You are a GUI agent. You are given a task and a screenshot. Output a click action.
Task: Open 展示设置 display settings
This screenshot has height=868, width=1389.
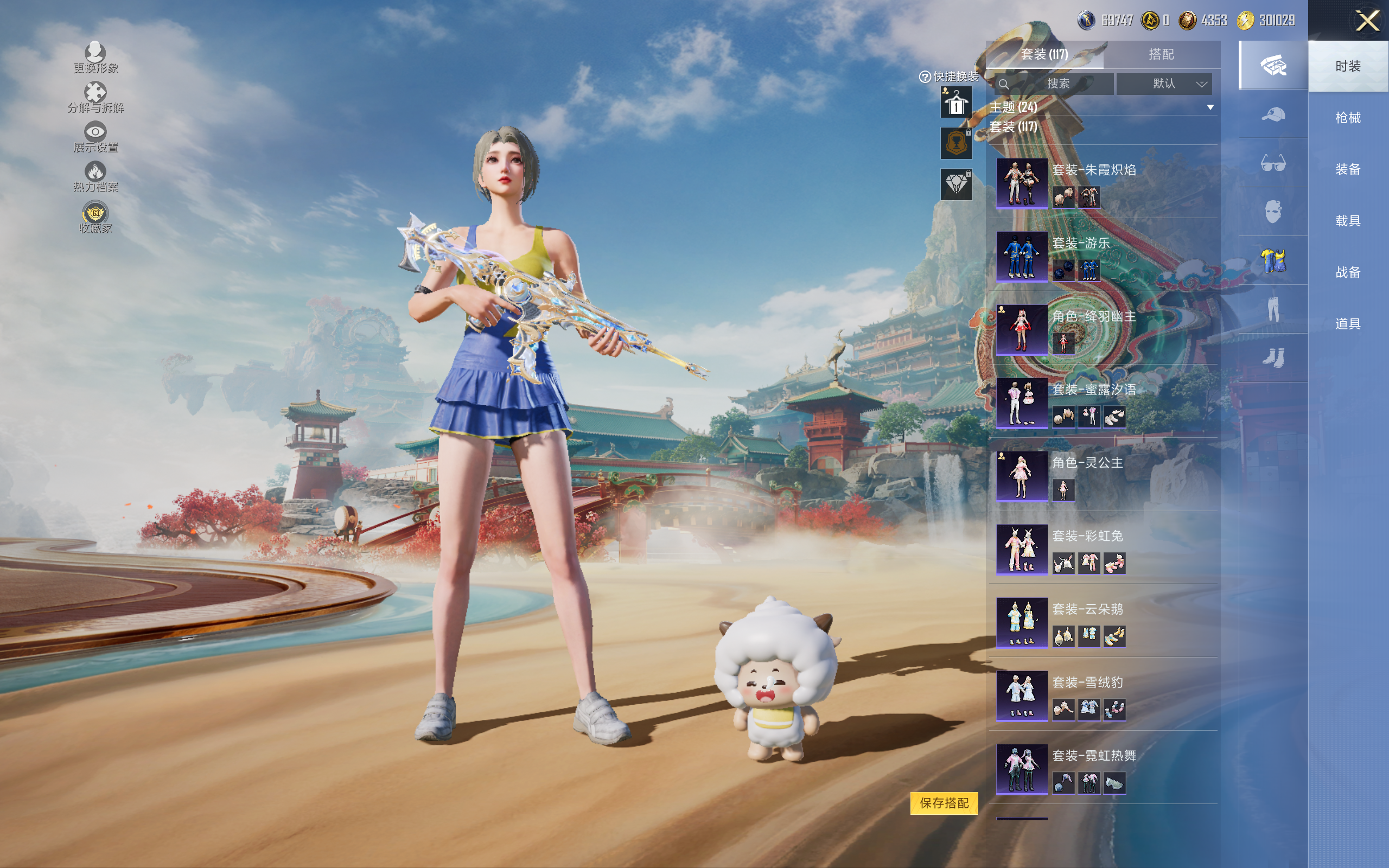(95, 137)
